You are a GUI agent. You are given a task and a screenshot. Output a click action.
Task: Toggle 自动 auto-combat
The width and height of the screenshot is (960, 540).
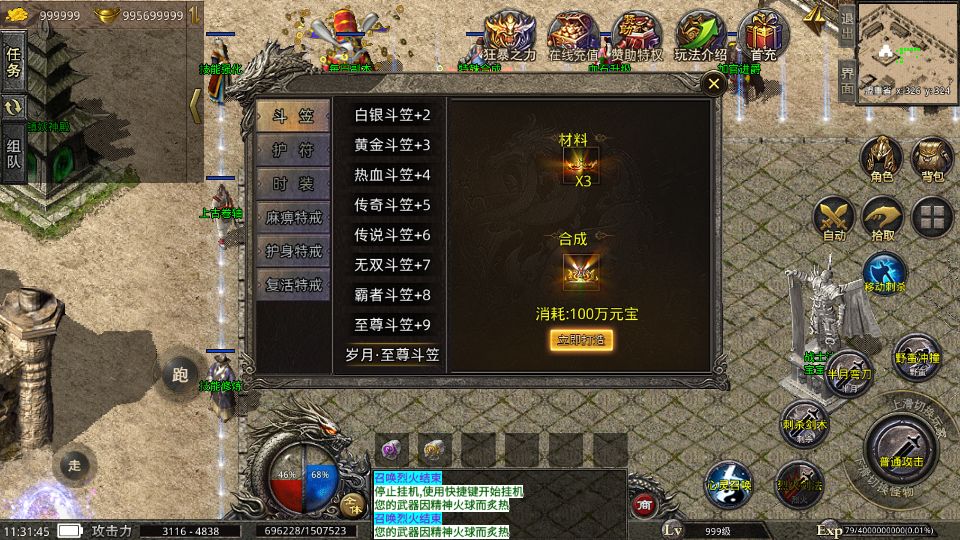click(833, 217)
